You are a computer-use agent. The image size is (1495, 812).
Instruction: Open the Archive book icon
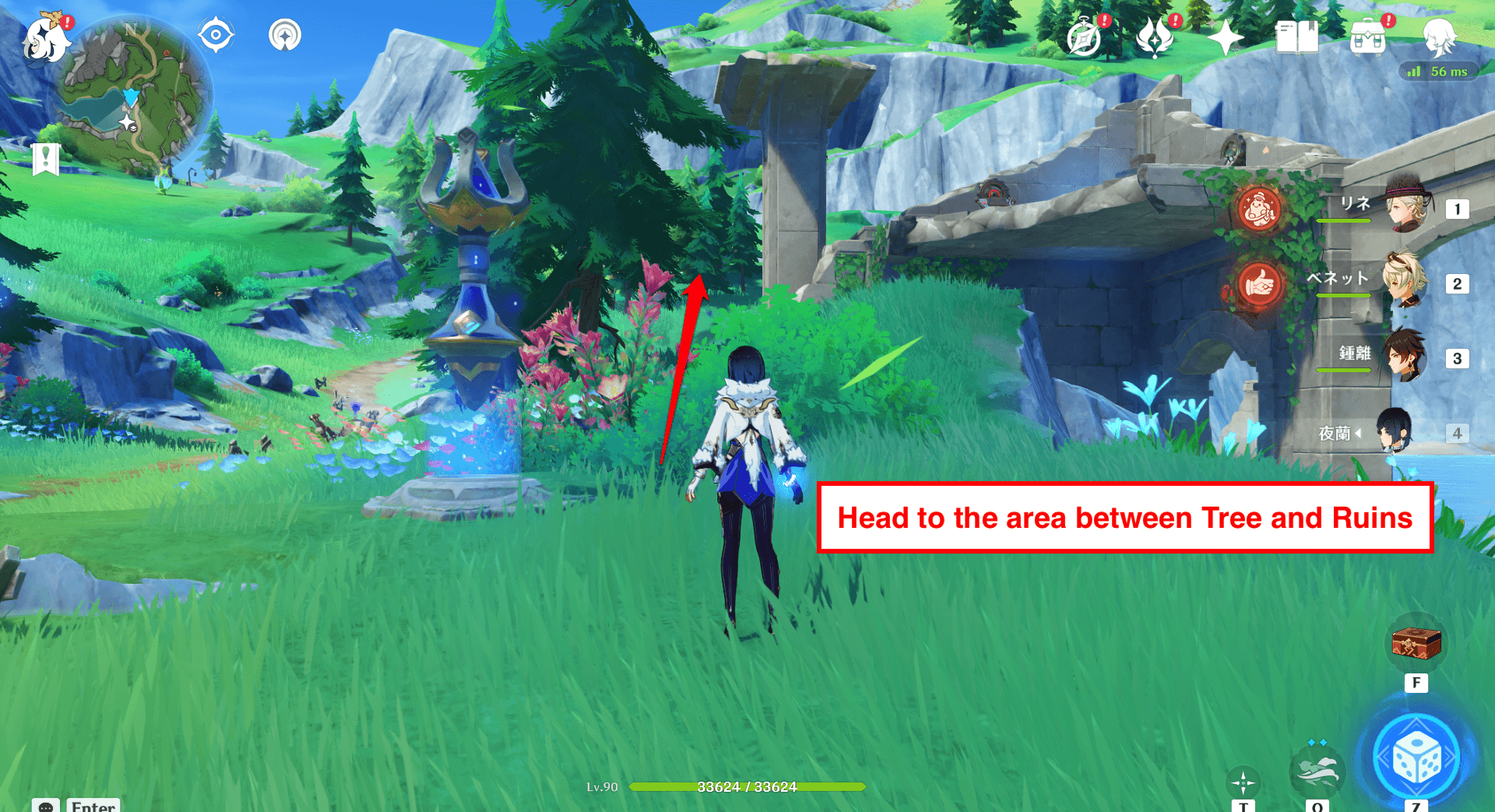click(1296, 35)
